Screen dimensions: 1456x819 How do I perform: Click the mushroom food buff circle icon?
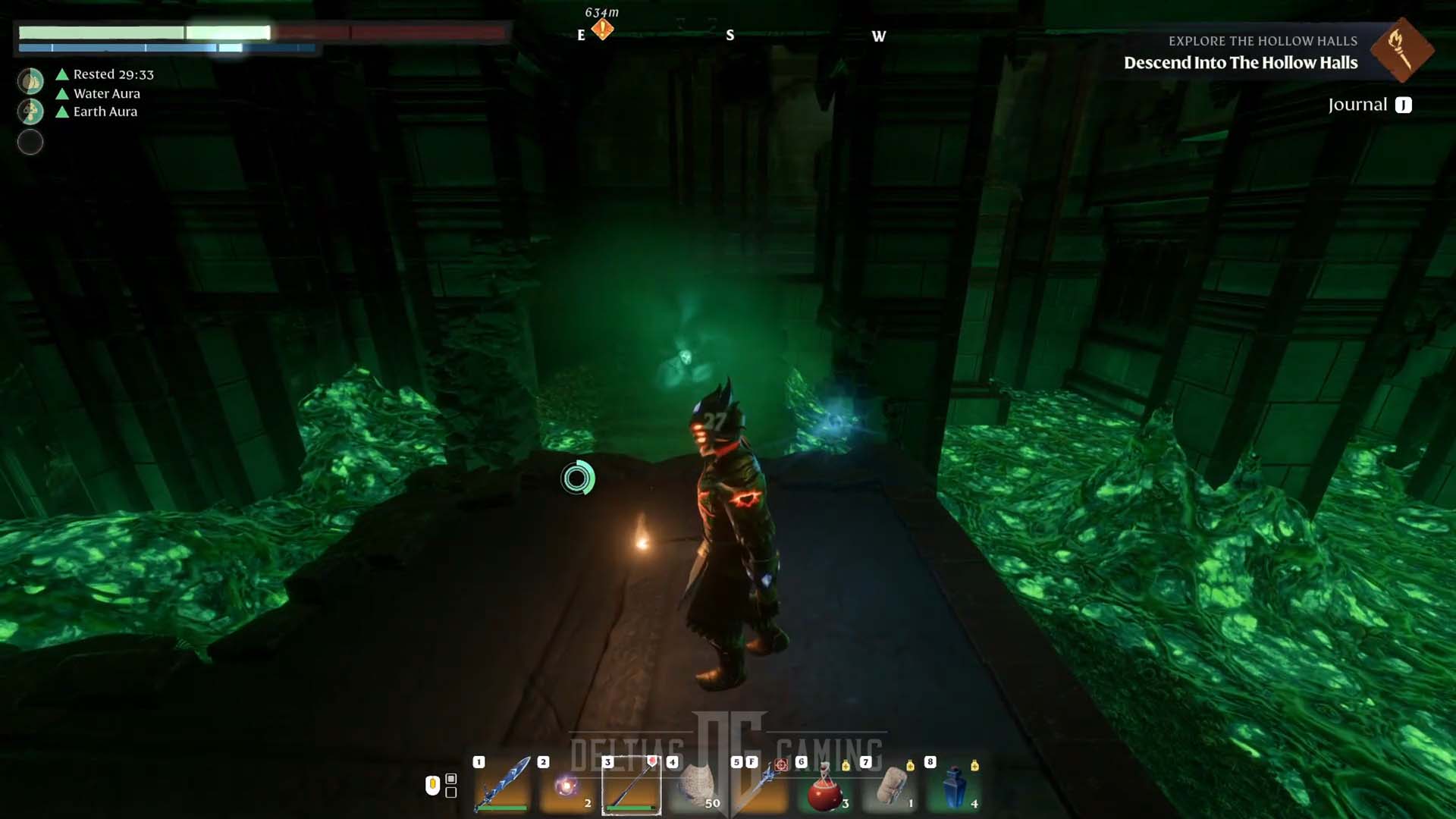pos(30,111)
